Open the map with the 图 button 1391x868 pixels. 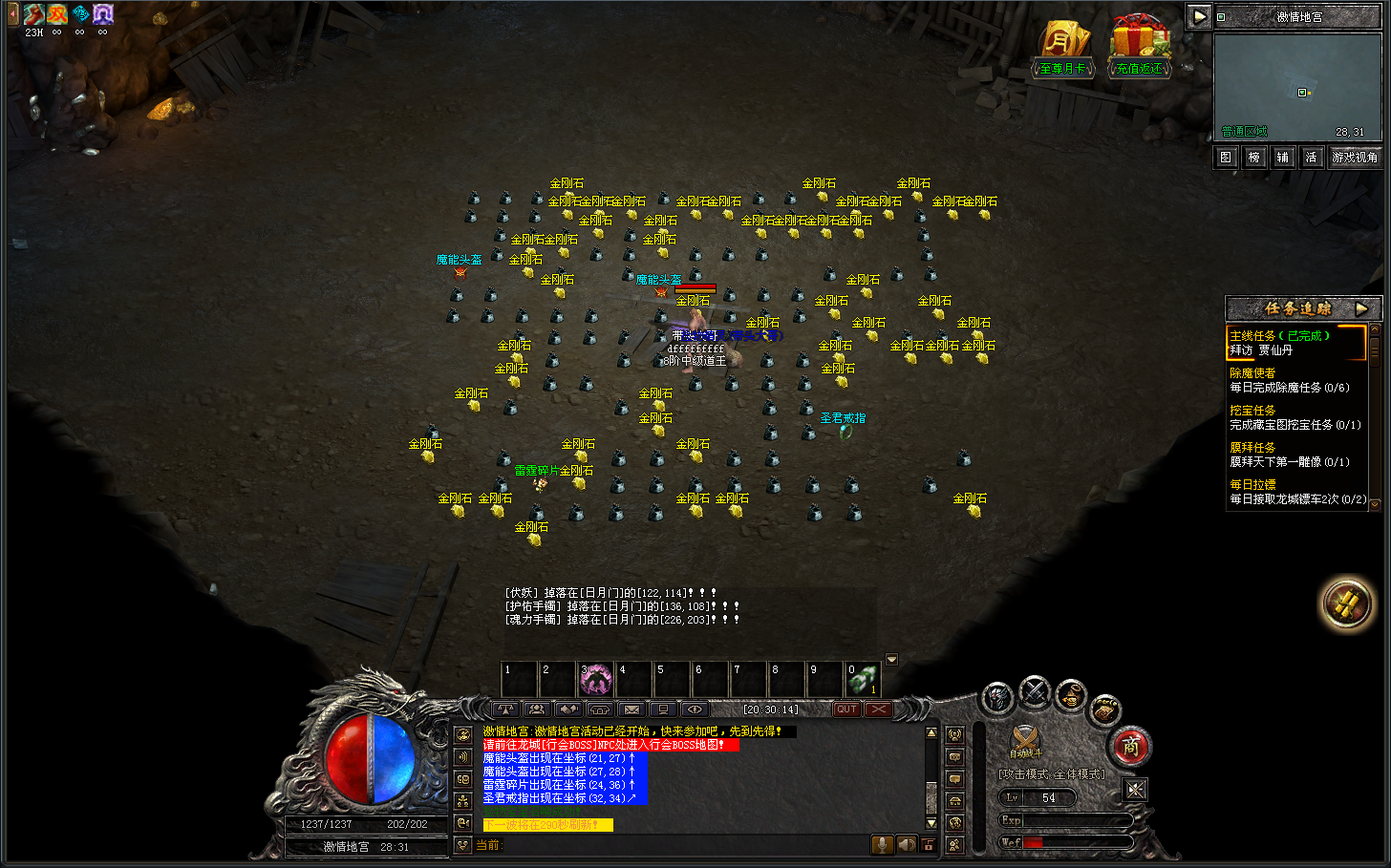(1227, 158)
